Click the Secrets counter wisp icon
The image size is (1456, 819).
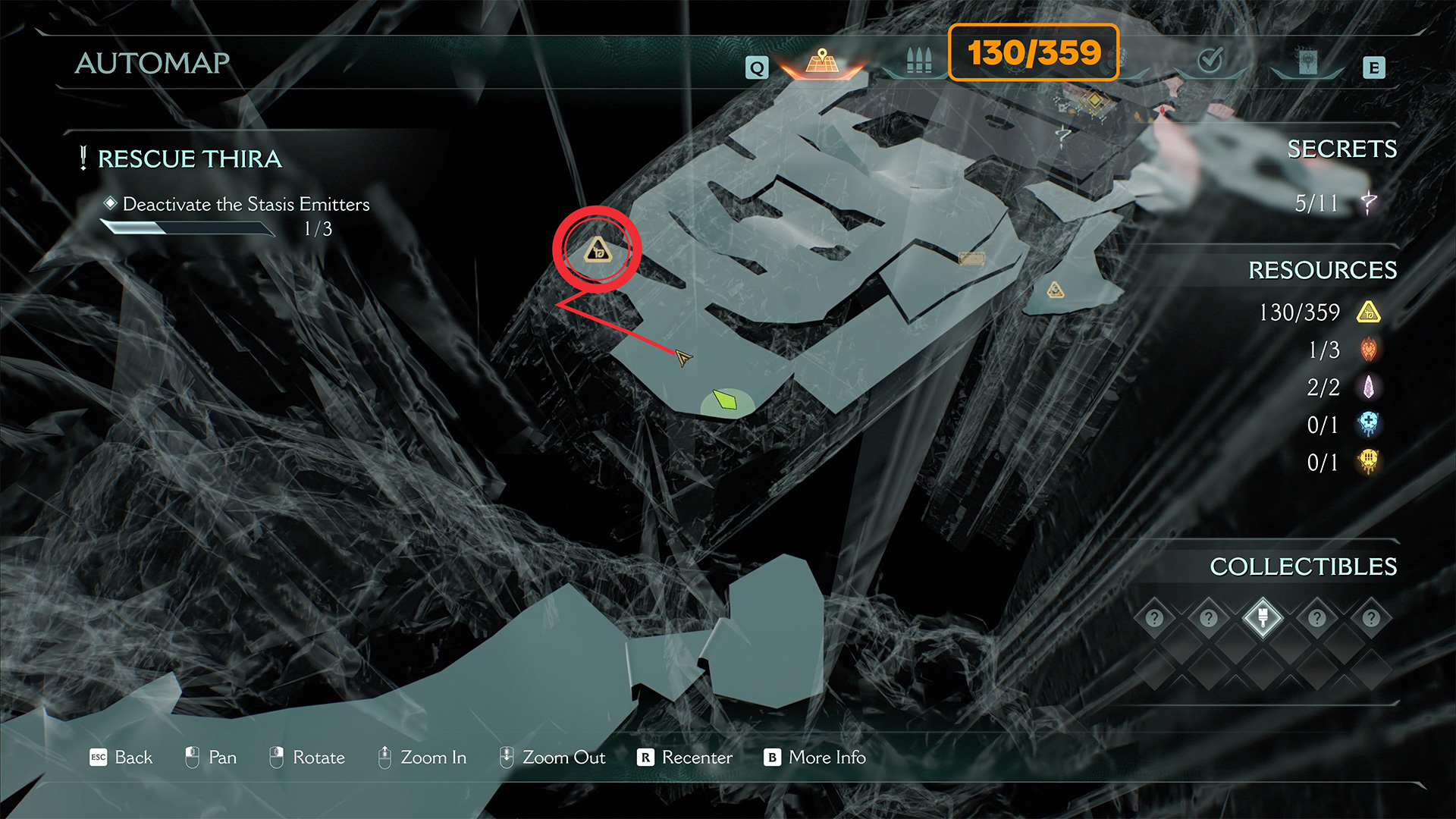click(x=1369, y=202)
